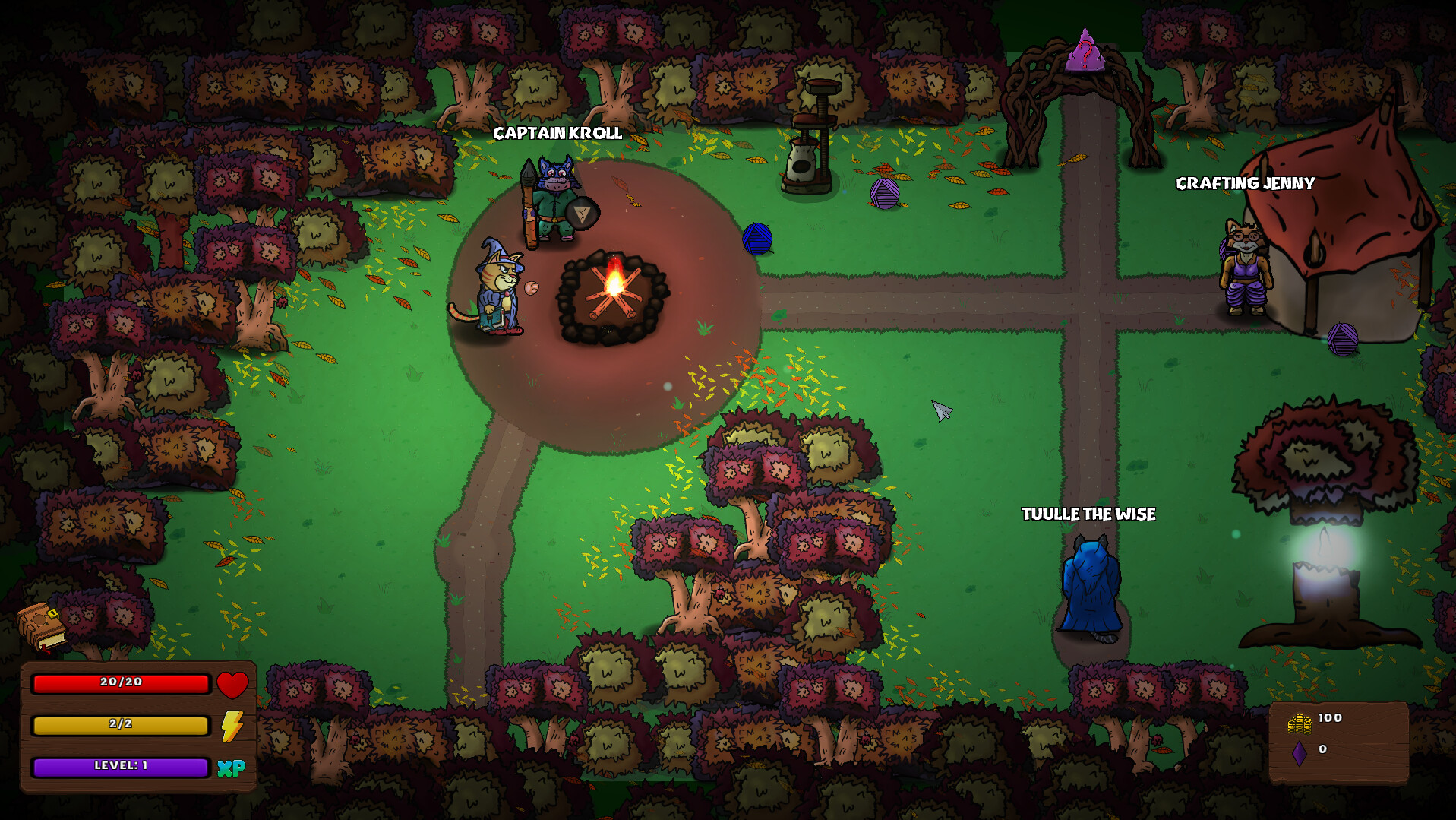
Task: Click the yellow lightning energy icon
Action: tap(232, 726)
